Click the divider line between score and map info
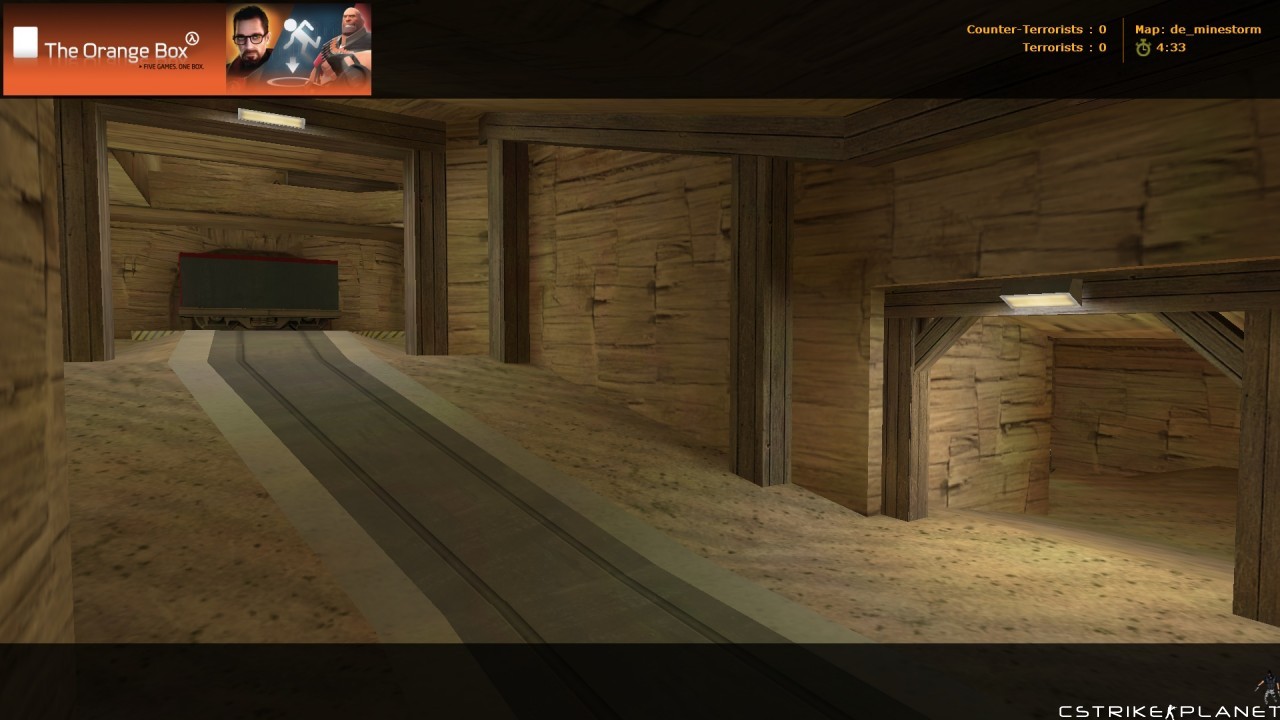1280x720 pixels. 1123,38
